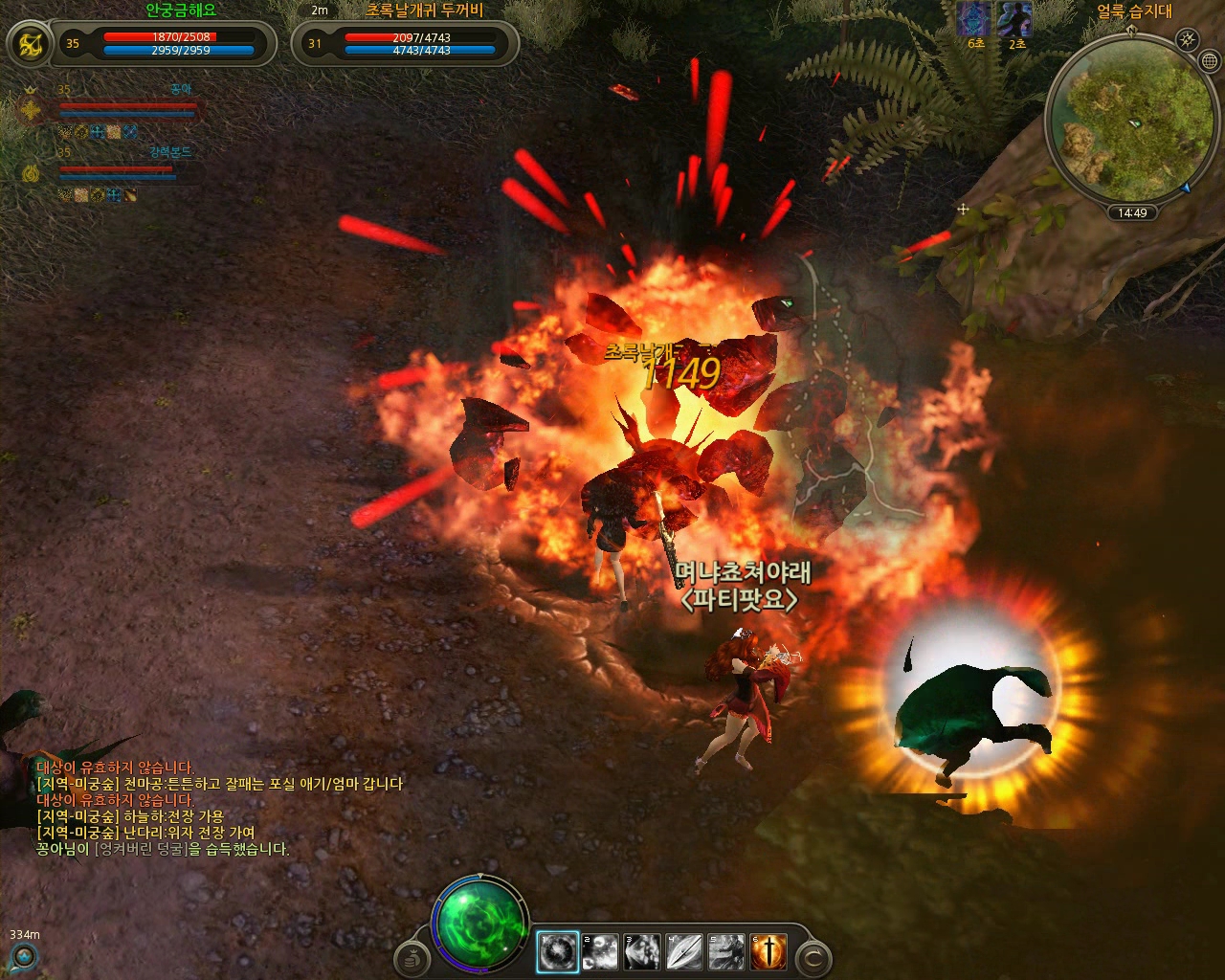Image resolution: width=1225 pixels, height=980 pixels.
Task: Click the player's archer class portrait
Action: point(32,43)
